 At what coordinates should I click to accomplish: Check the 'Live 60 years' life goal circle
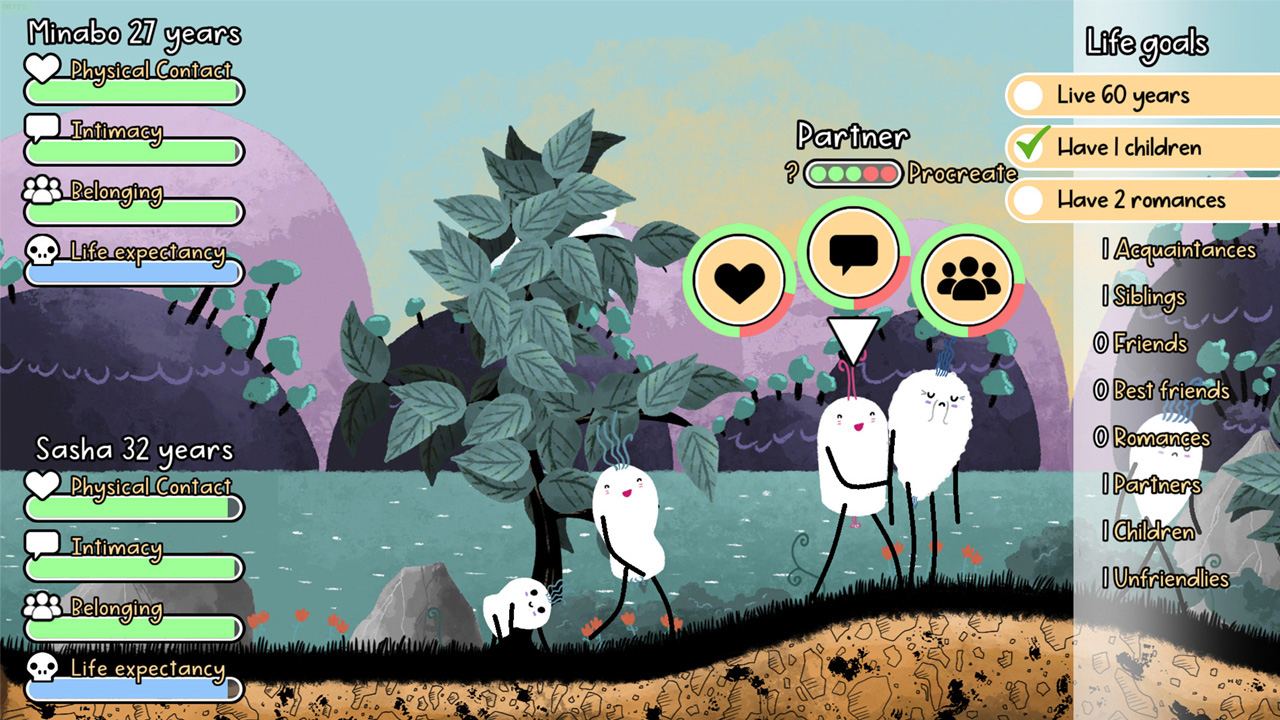point(1028,95)
